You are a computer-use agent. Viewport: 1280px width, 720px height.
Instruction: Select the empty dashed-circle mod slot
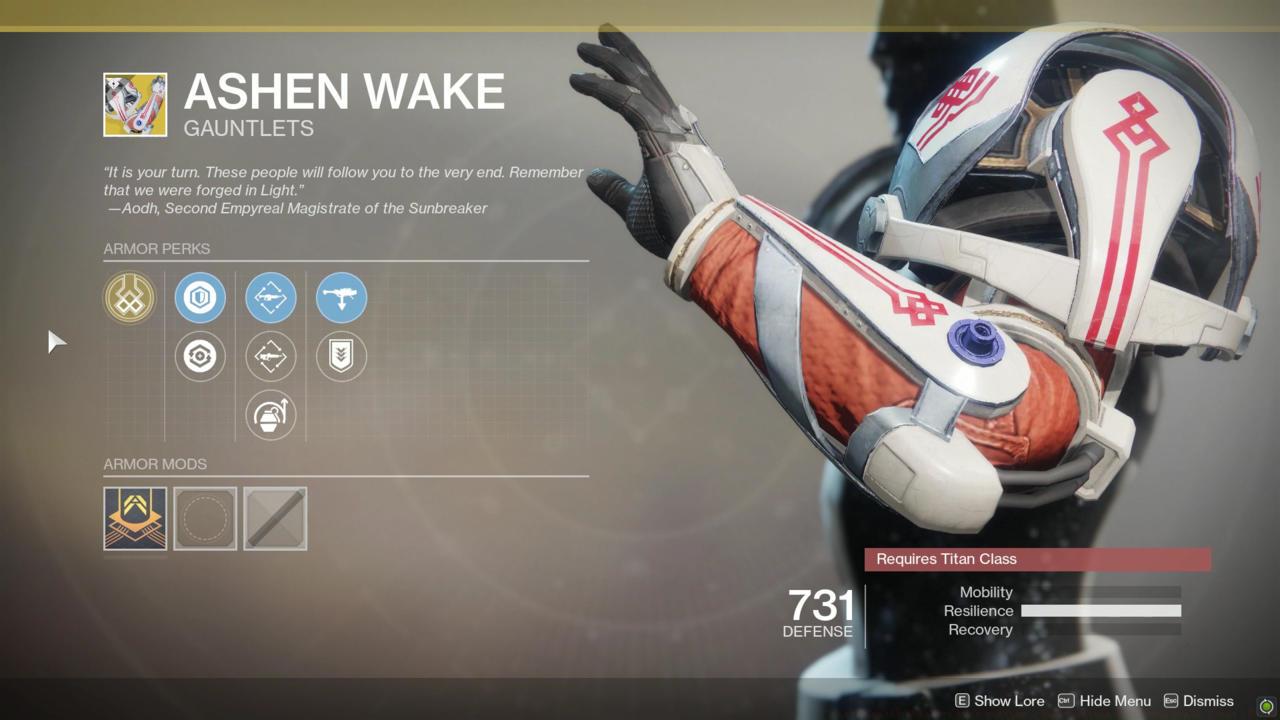pos(205,518)
